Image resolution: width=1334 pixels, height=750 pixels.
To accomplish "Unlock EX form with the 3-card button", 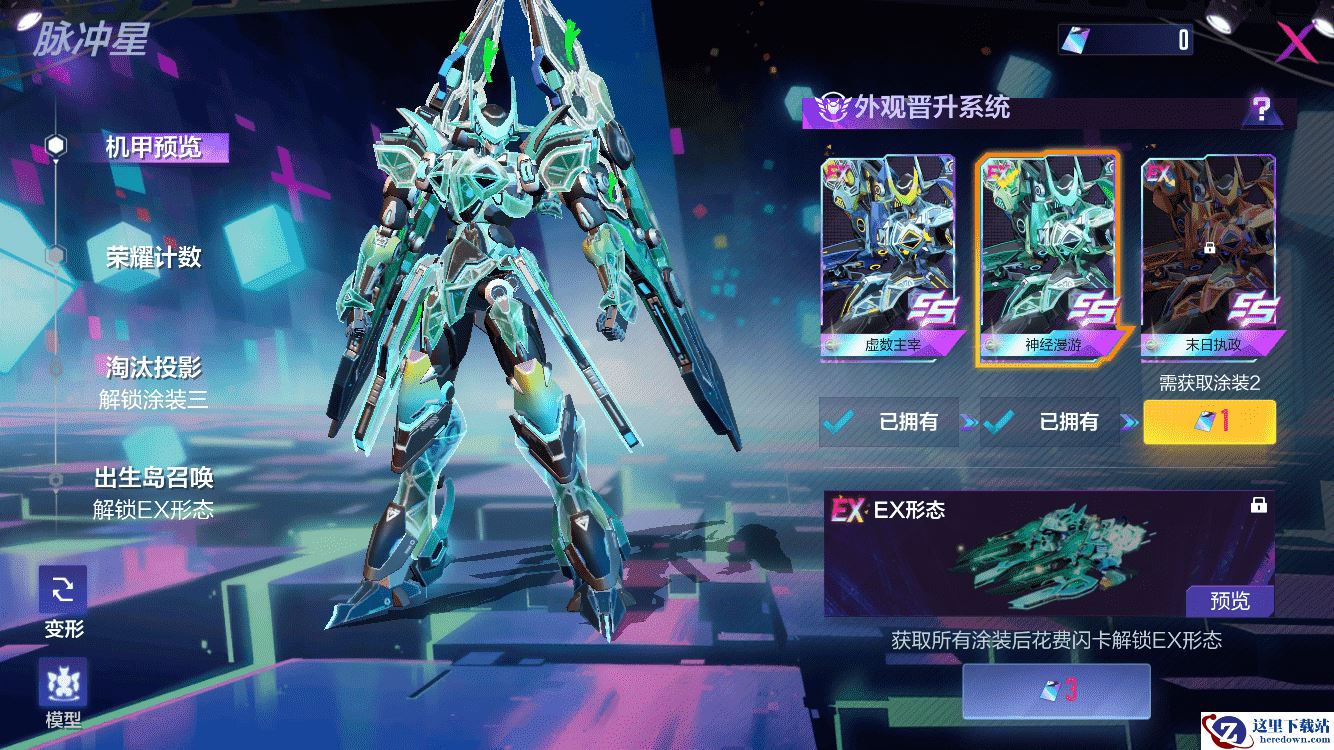I will 1056,691.
